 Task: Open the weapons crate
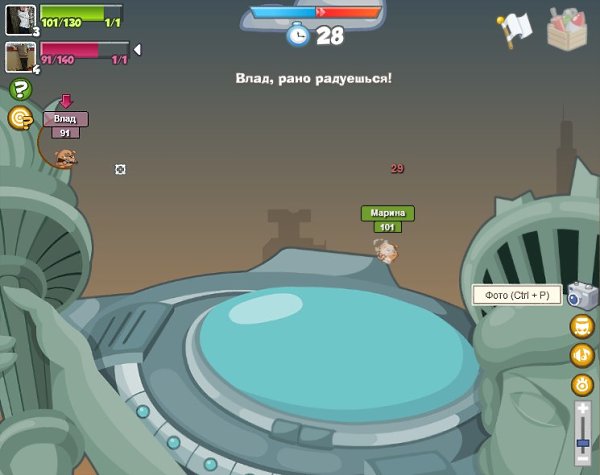[568, 28]
